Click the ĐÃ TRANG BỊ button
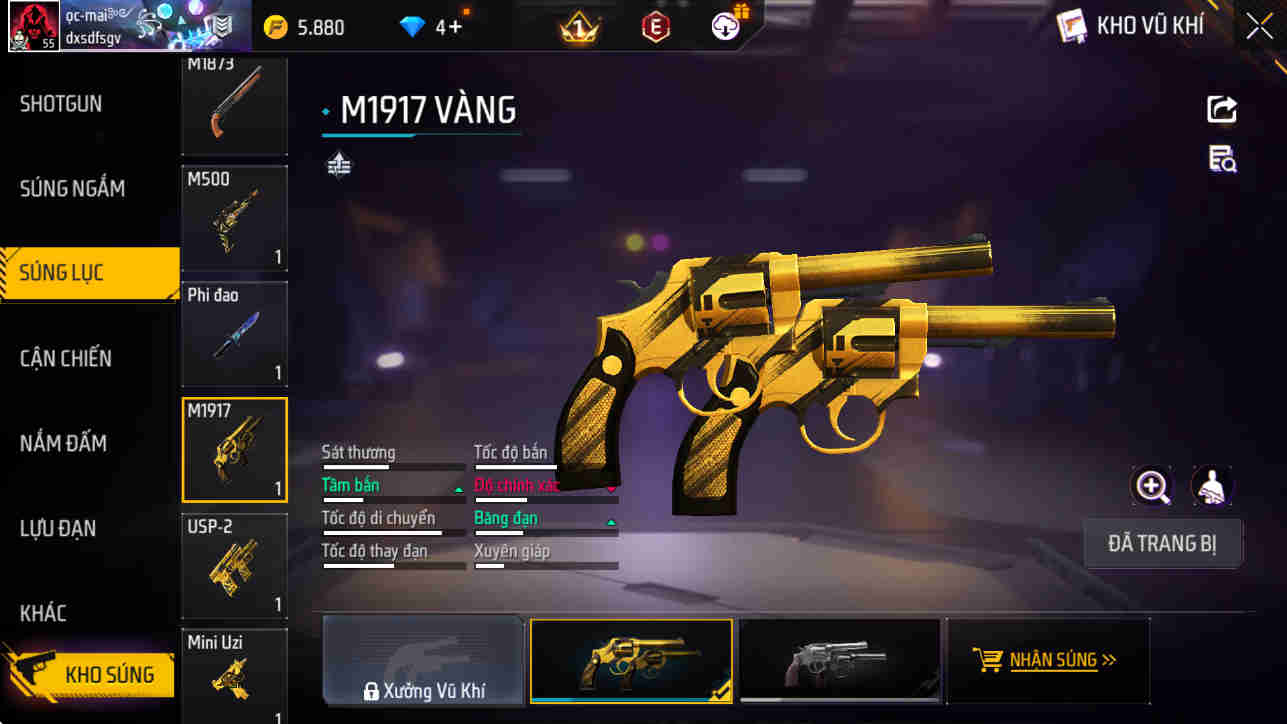The height and width of the screenshot is (724, 1287). [1163, 542]
